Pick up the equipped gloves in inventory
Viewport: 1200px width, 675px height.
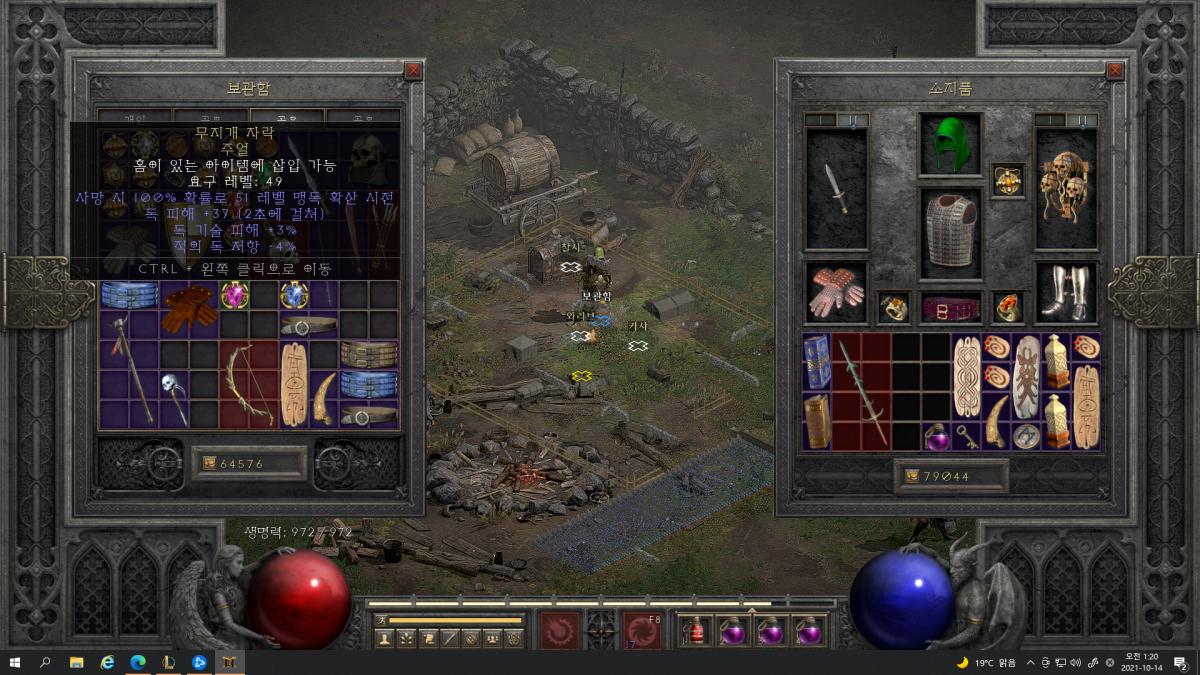tap(836, 292)
